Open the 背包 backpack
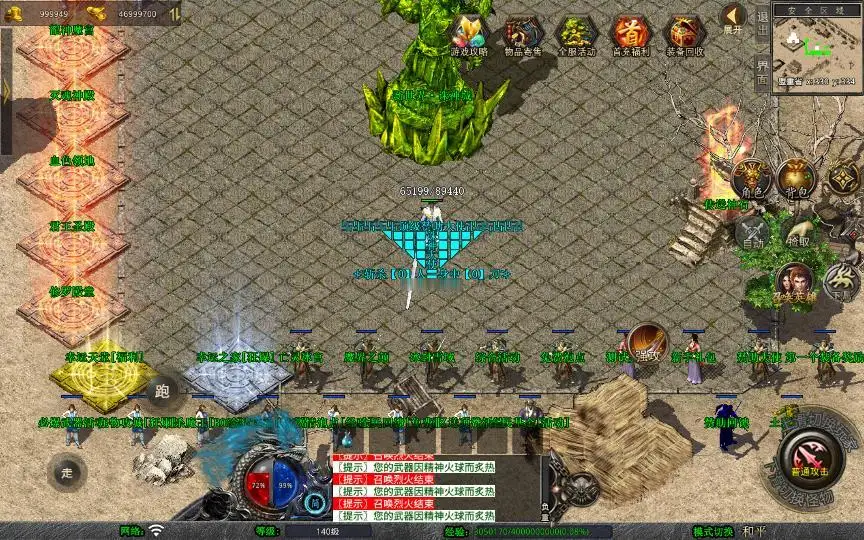The width and height of the screenshot is (864, 540). 797,180
